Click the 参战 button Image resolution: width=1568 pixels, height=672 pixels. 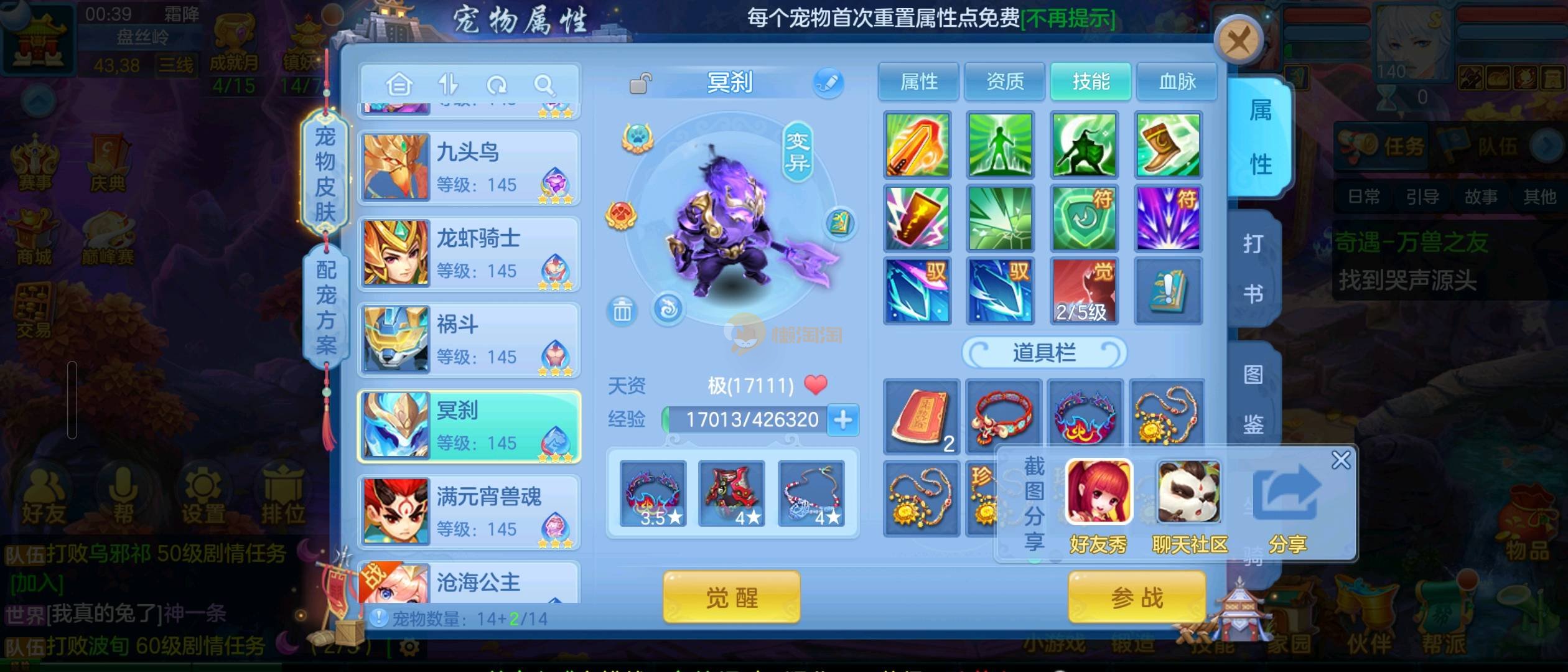coord(1137,597)
